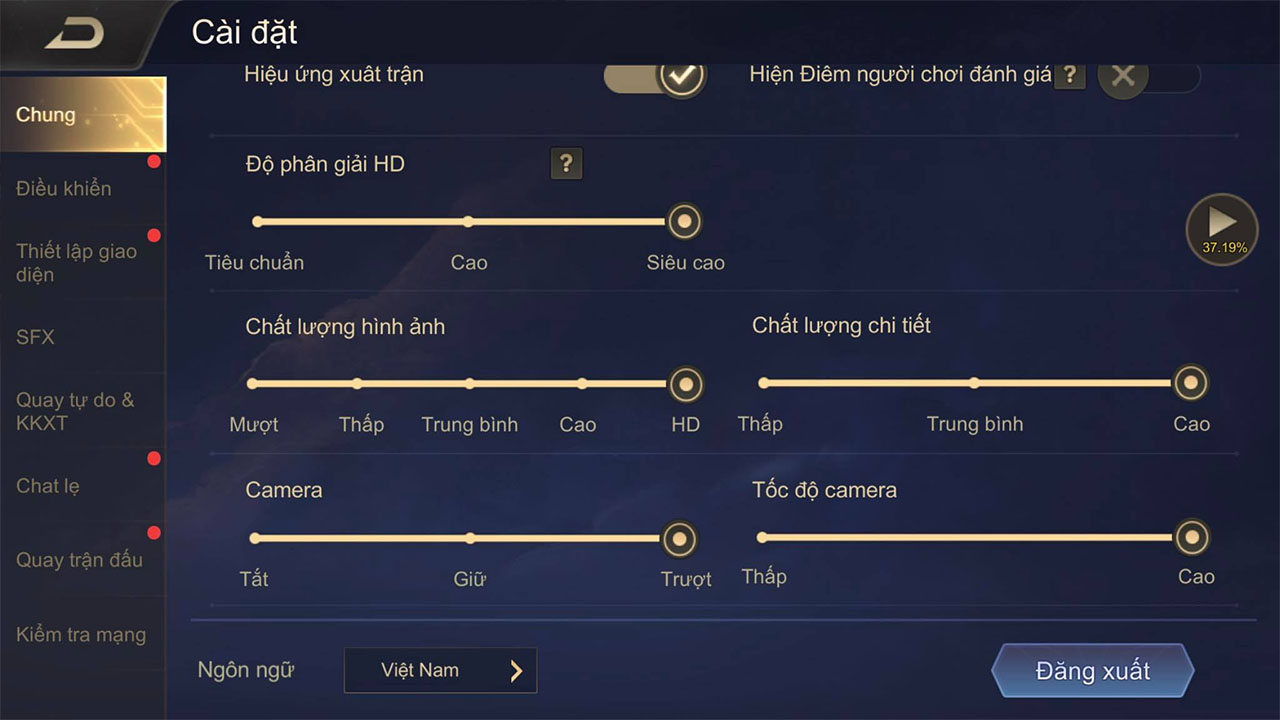The width and height of the screenshot is (1280, 720).
Task: Set Độ phân giải HD to Tiêu chuẩn
Action: pyautogui.click(x=257, y=221)
